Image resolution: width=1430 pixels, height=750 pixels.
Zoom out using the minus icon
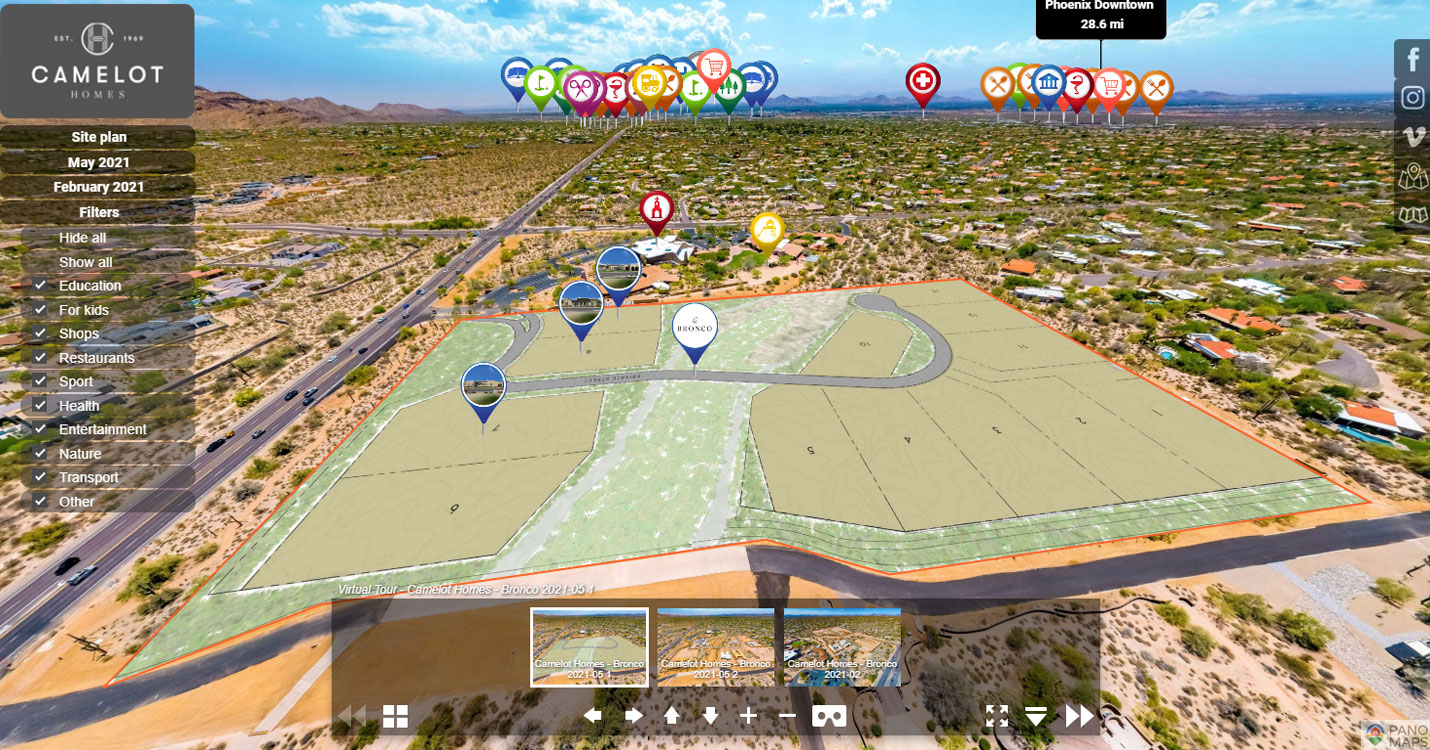click(x=786, y=716)
